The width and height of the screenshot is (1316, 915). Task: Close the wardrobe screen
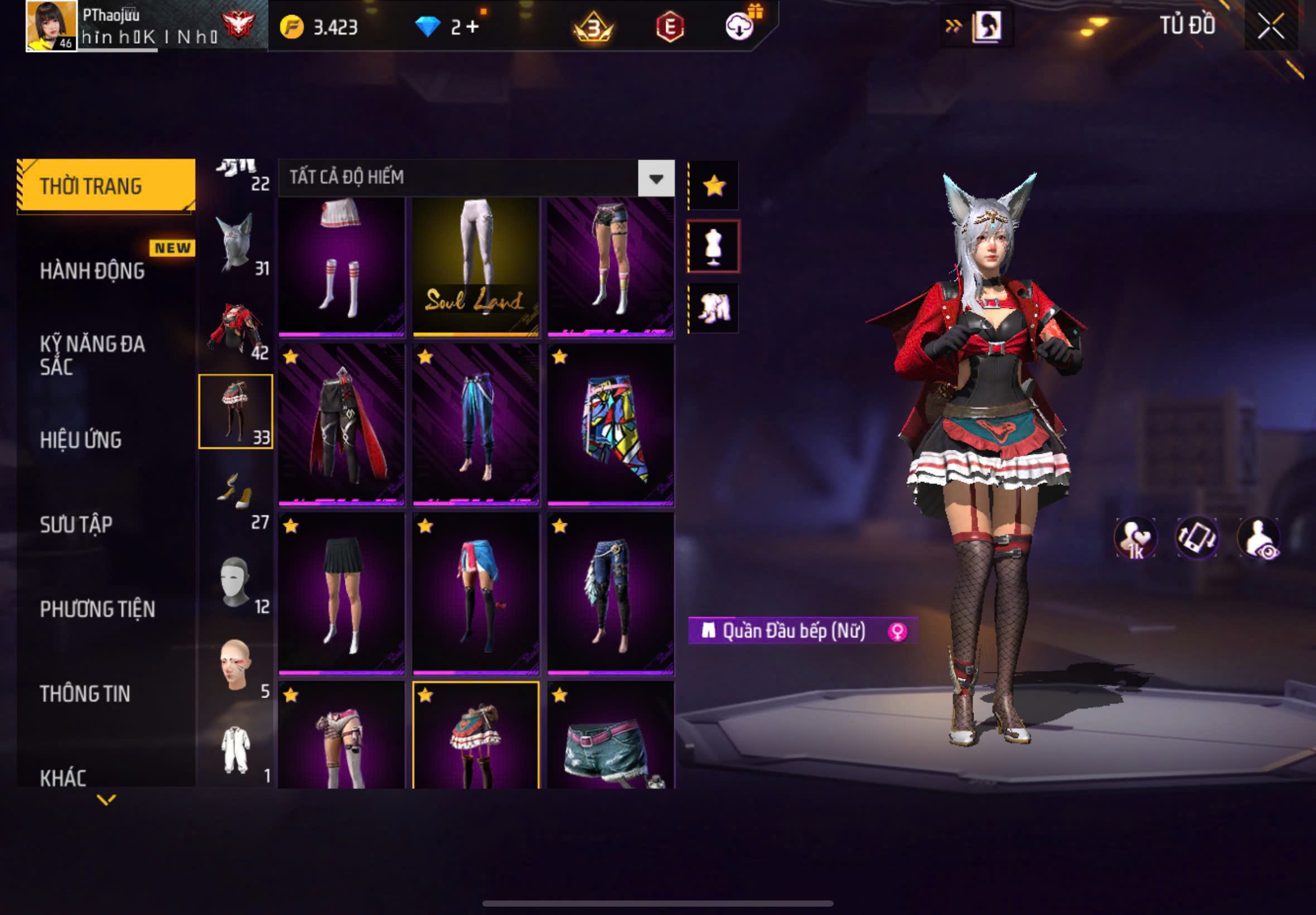(1270, 26)
